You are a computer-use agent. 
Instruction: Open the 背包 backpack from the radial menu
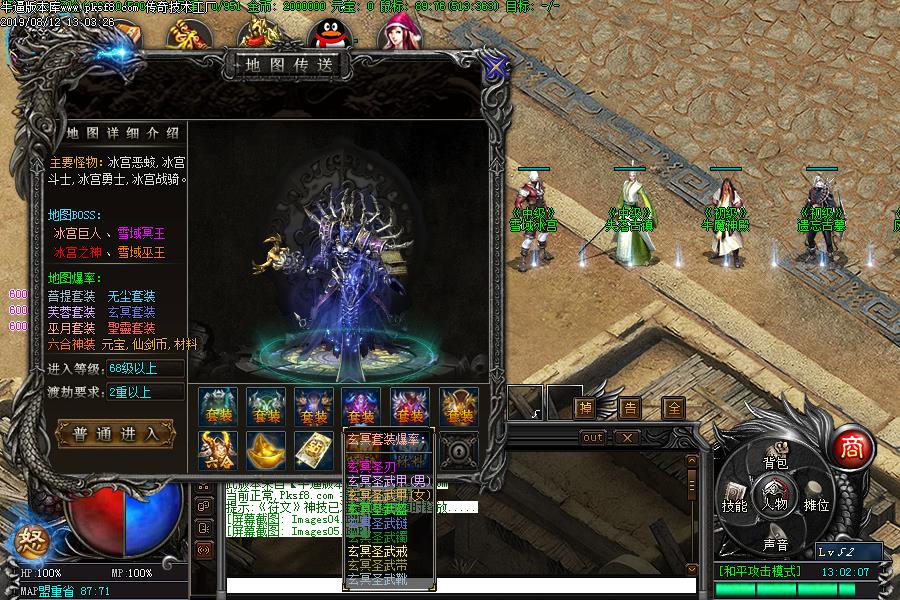pos(776,462)
